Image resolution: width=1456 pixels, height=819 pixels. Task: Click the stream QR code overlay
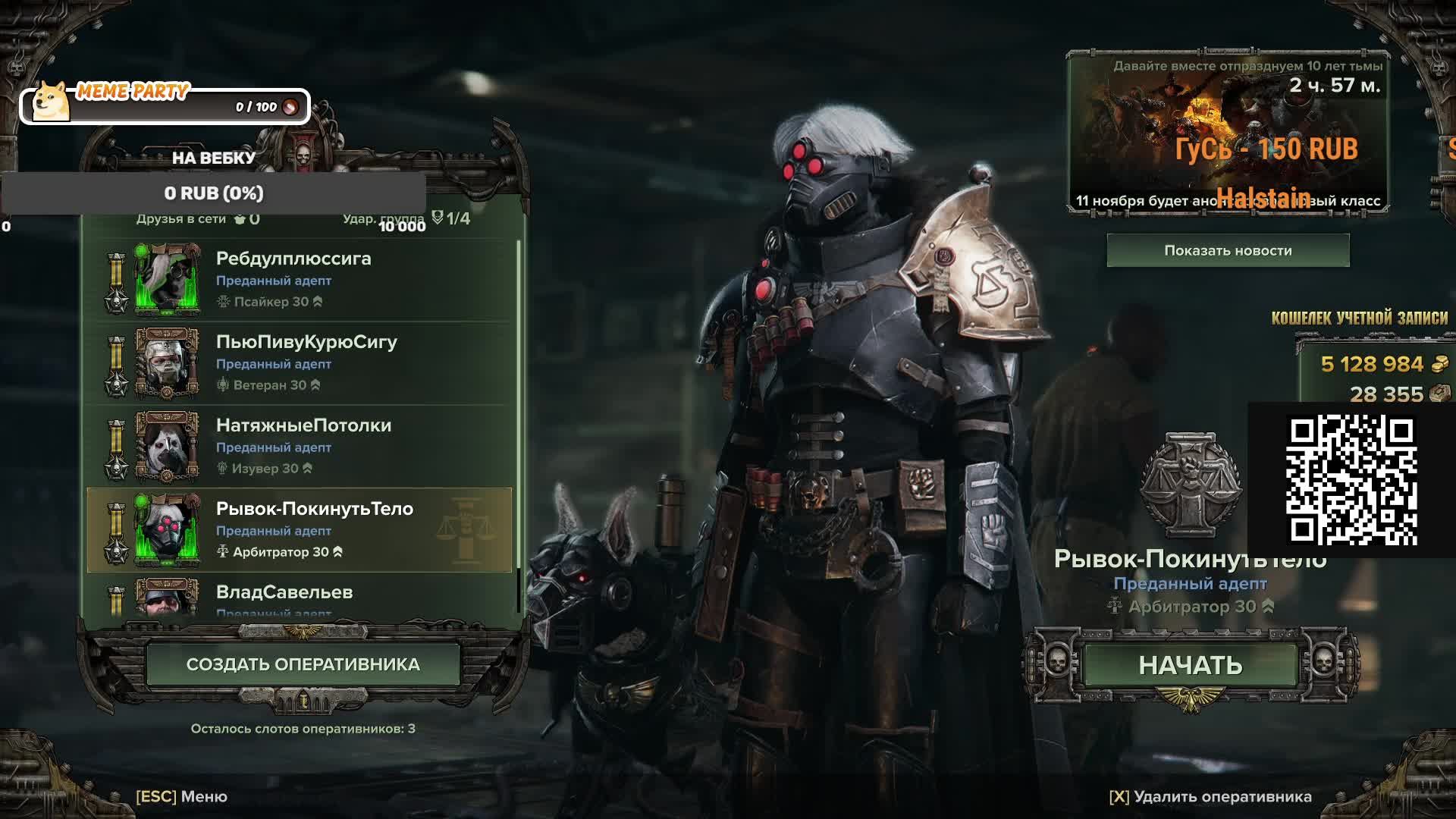(x=1351, y=480)
